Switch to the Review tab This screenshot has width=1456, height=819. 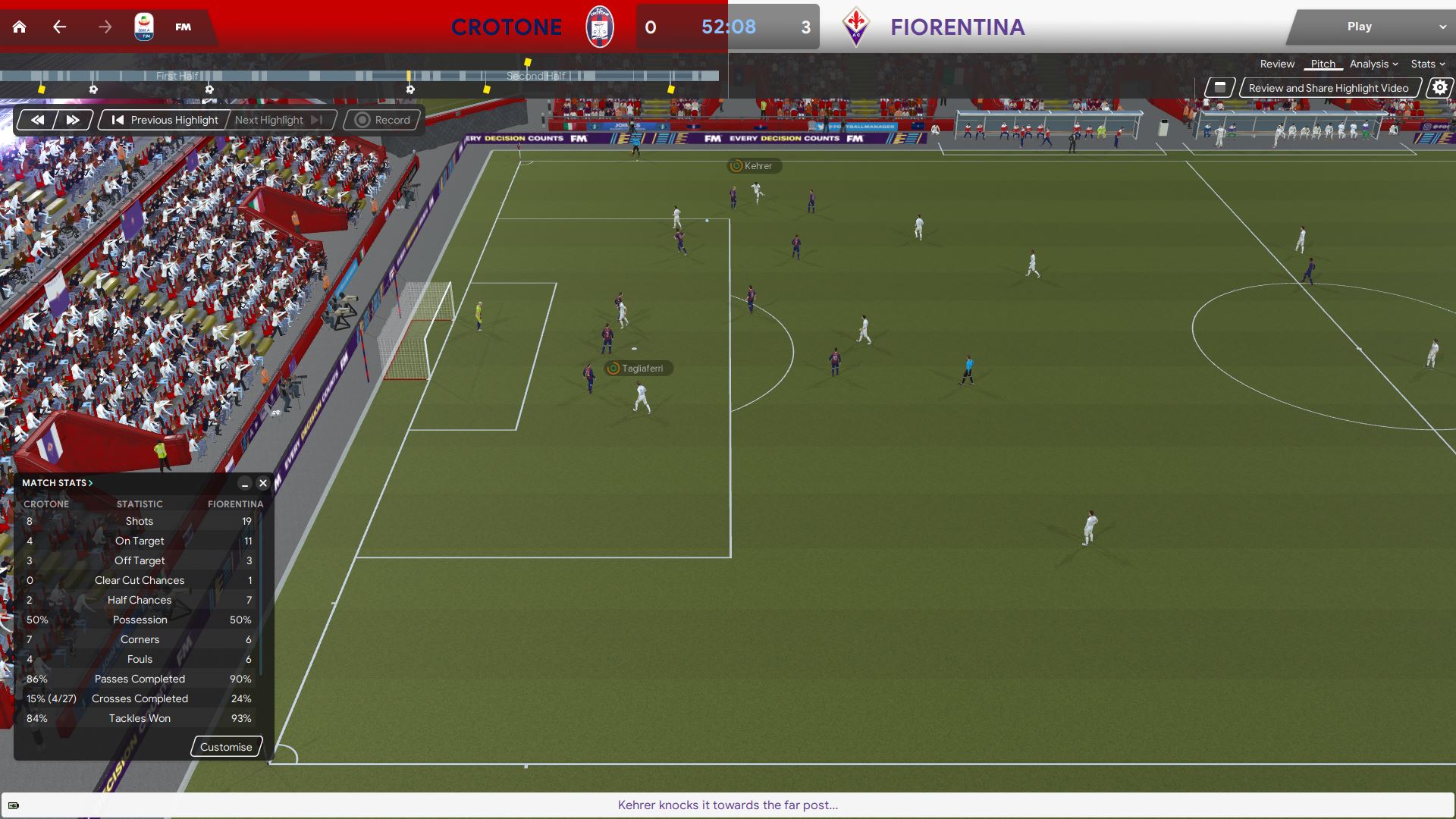(1277, 64)
